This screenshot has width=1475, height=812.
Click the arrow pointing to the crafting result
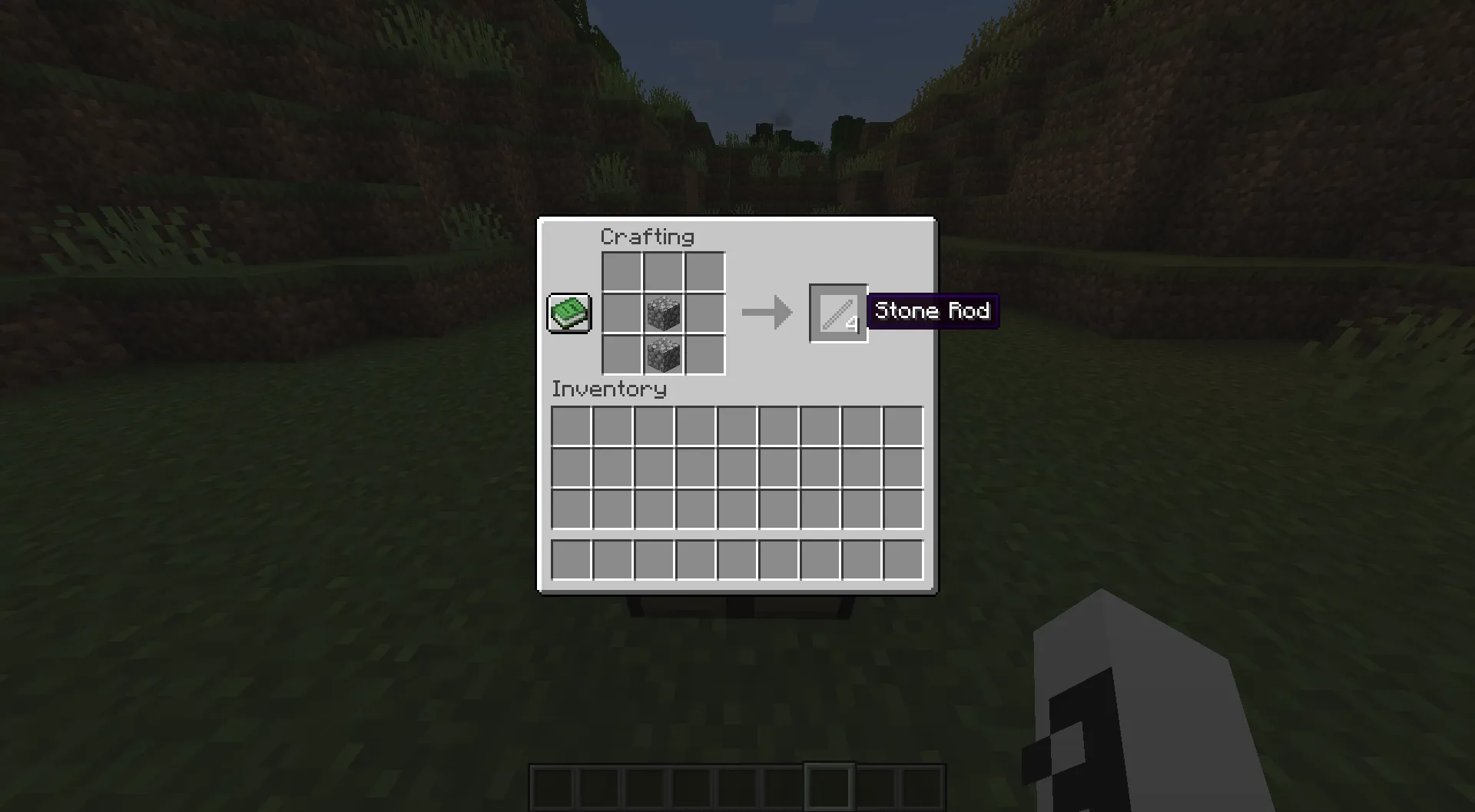[766, 312]
